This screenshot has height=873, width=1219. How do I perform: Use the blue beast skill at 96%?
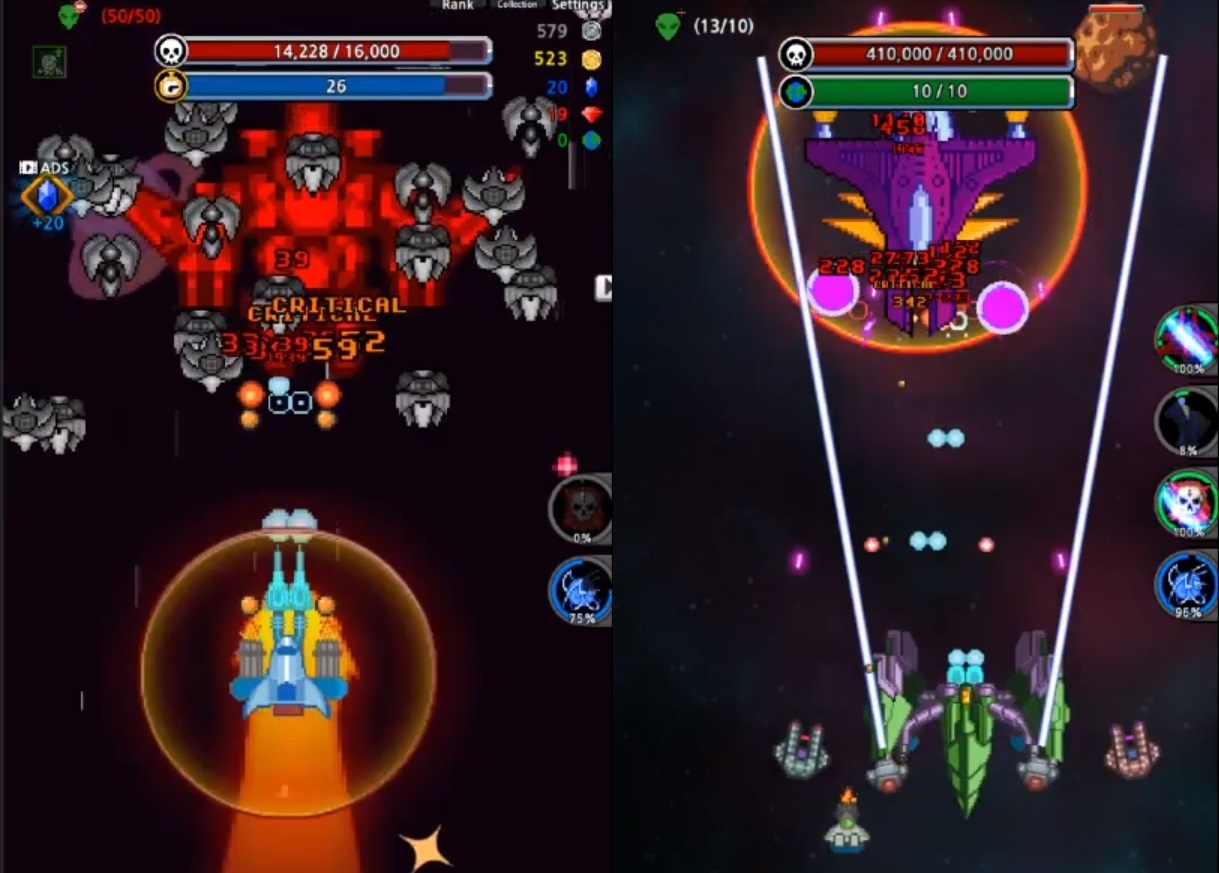1187,585
